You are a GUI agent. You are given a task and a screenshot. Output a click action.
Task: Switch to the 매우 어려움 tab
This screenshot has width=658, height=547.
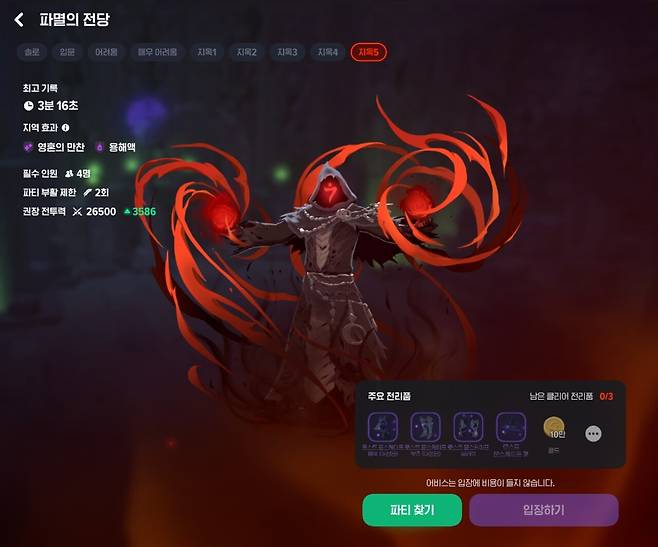tap(158, 52)
